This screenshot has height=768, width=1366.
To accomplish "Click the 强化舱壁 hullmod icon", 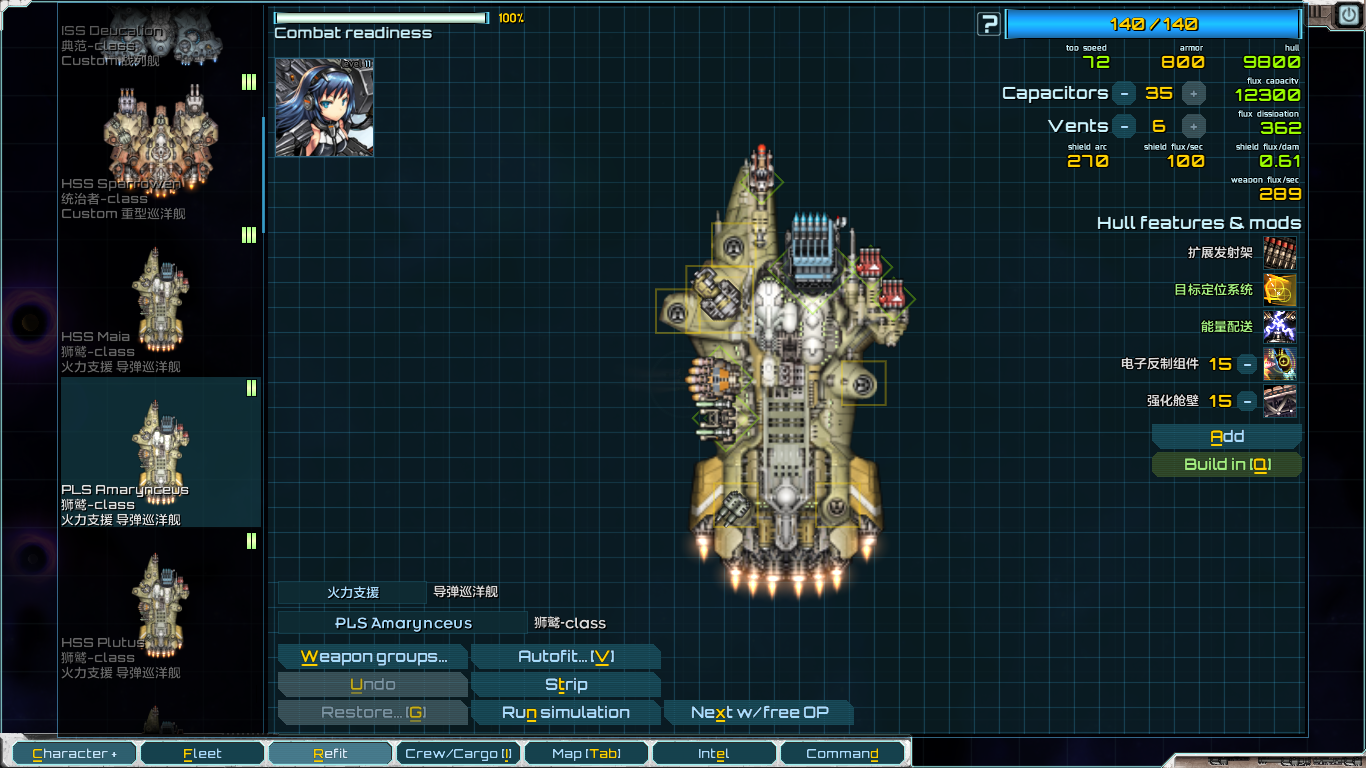I will coord(1281,401).
